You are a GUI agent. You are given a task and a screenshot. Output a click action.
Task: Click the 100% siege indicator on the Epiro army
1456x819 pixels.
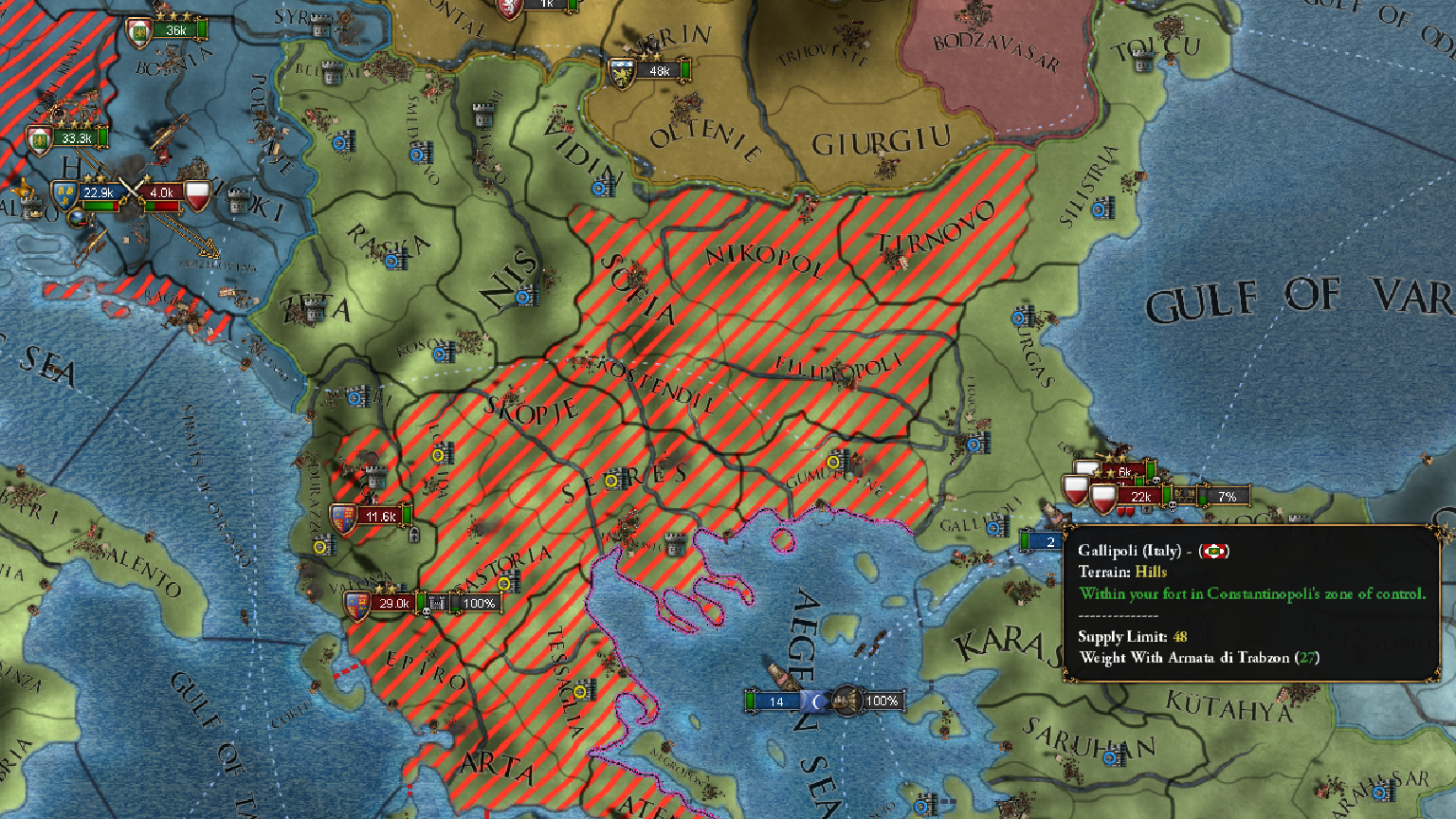[x=478, y=603]
